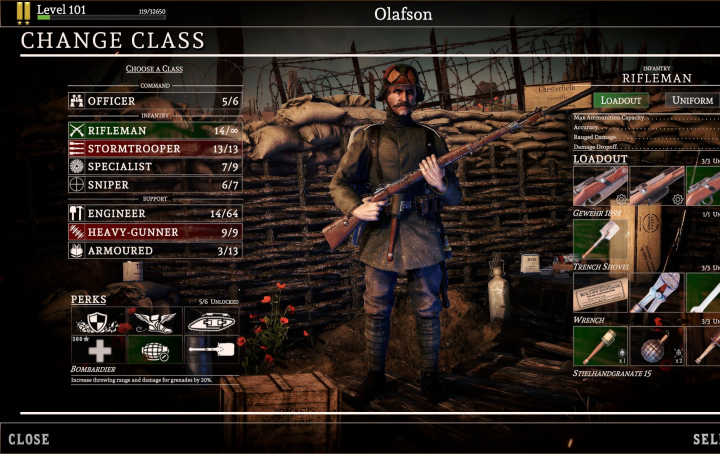Select the wrench loadout slot

(x=600, y=293)
